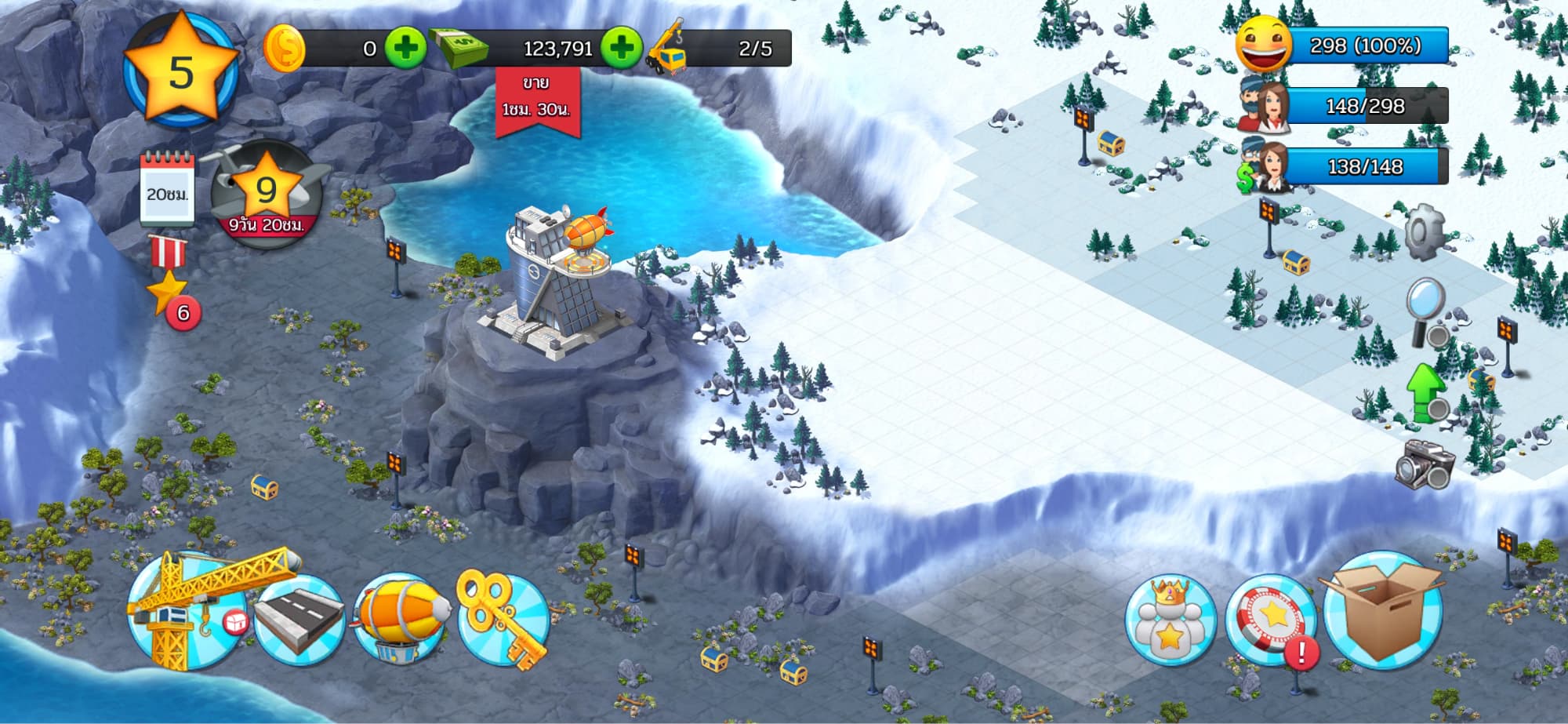Tap the crane builder count indicator
This screenshot has height=724, width=1568.
717,48
